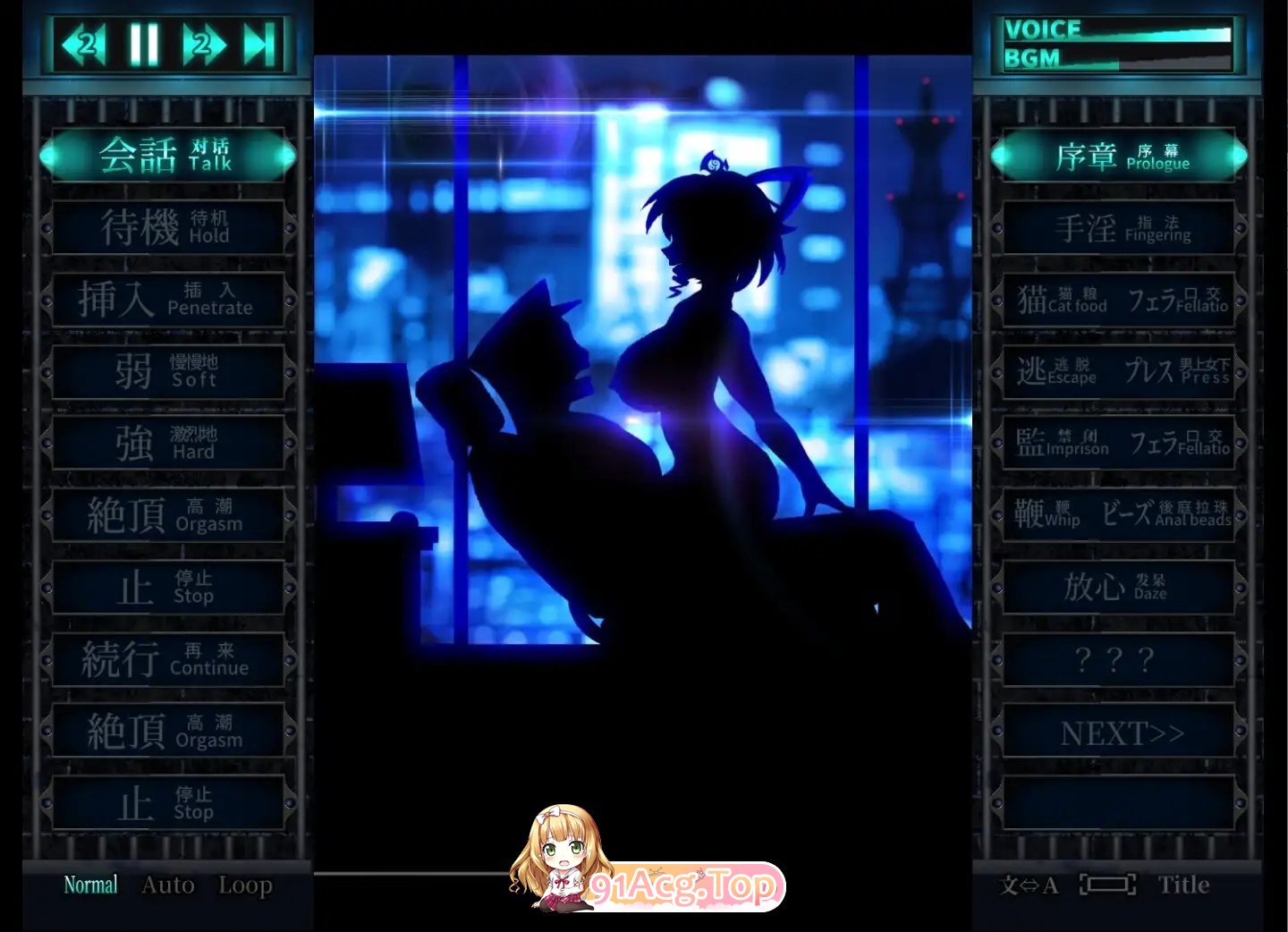Select the mysterious ??? locked scene
Image resolution: width=1288 pixels, height=932 pixels.
point(1119,660)
